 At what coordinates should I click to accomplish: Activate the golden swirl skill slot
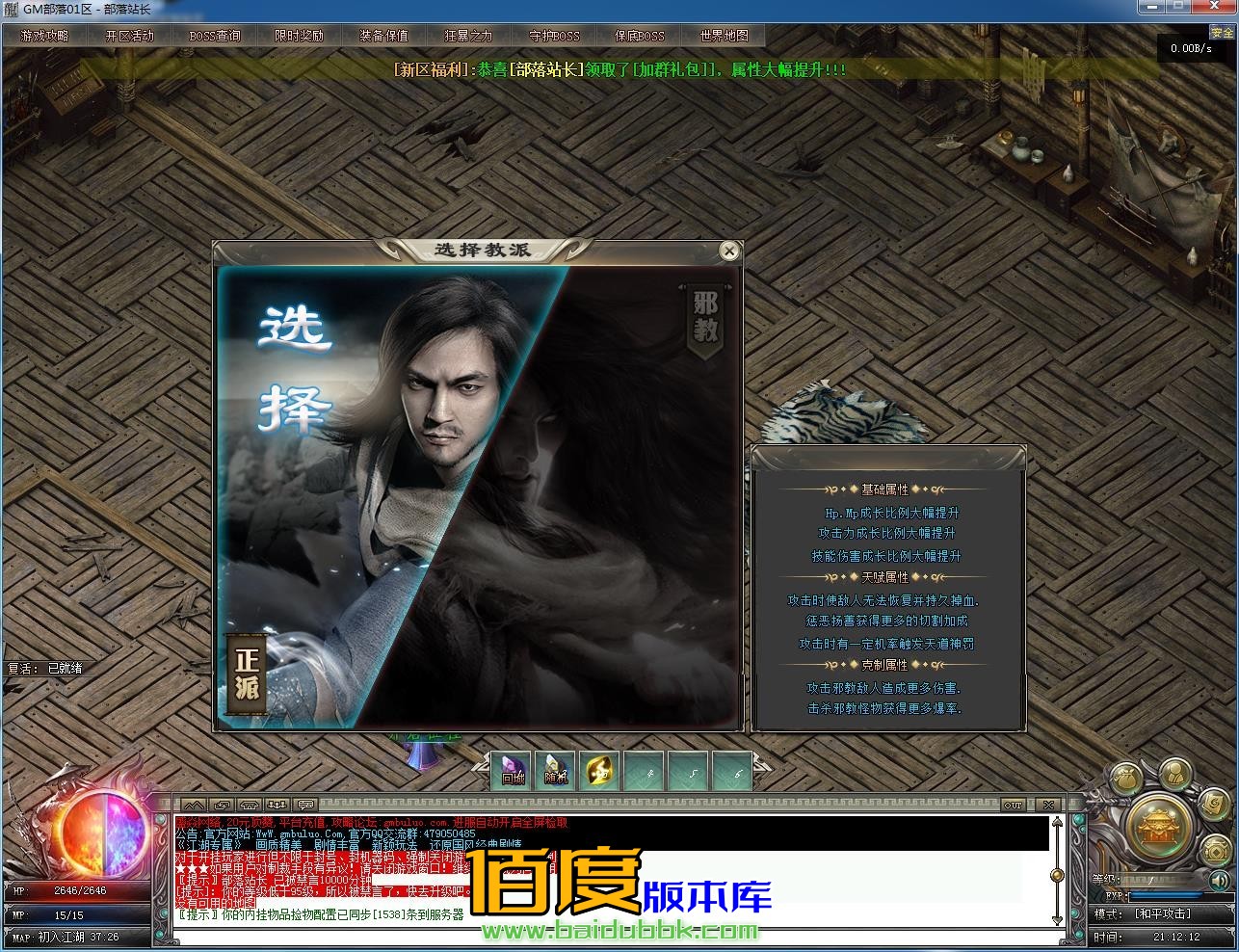(x=598, y=771)
